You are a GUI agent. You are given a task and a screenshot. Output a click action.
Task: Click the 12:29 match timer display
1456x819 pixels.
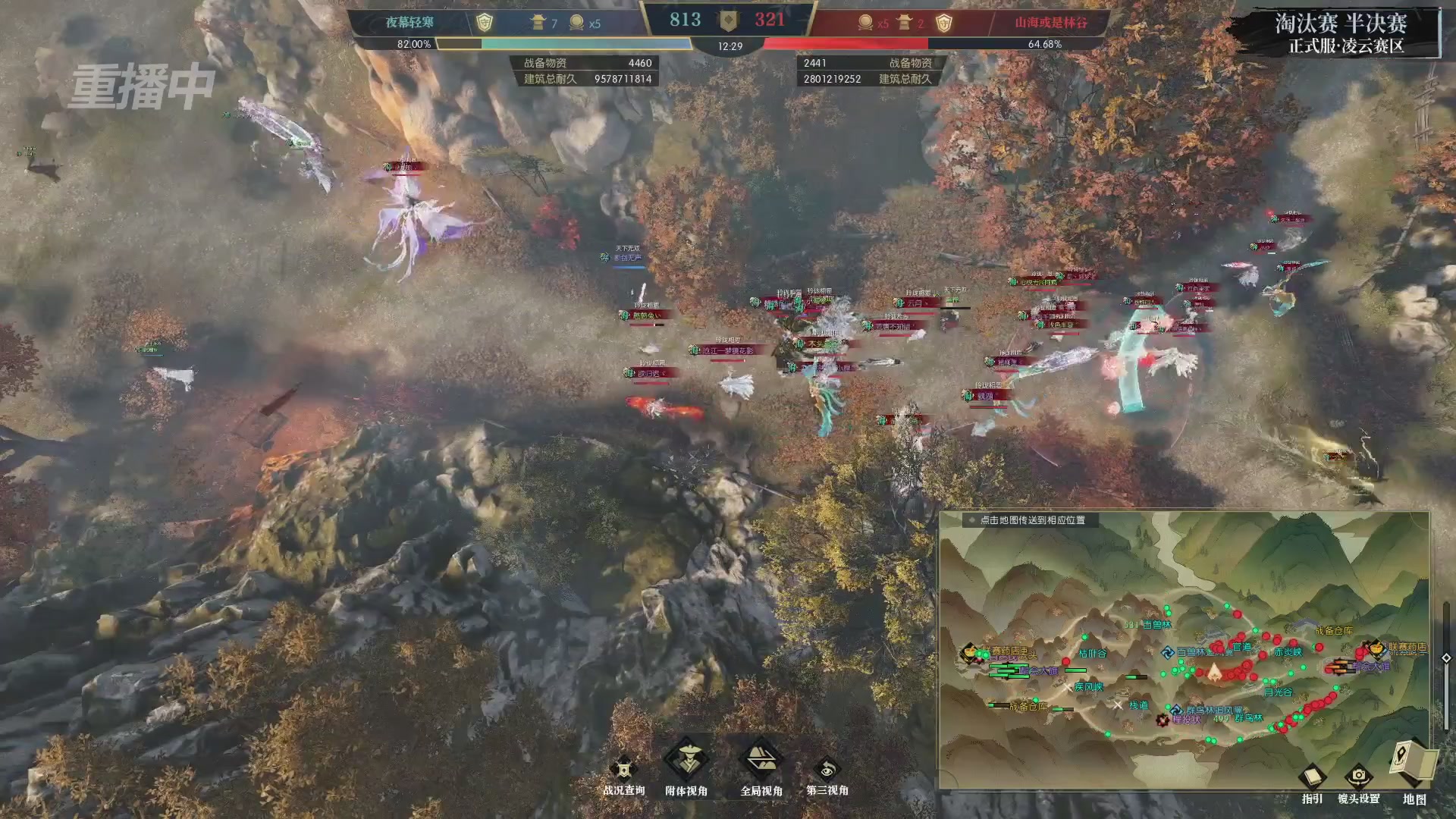729,45
